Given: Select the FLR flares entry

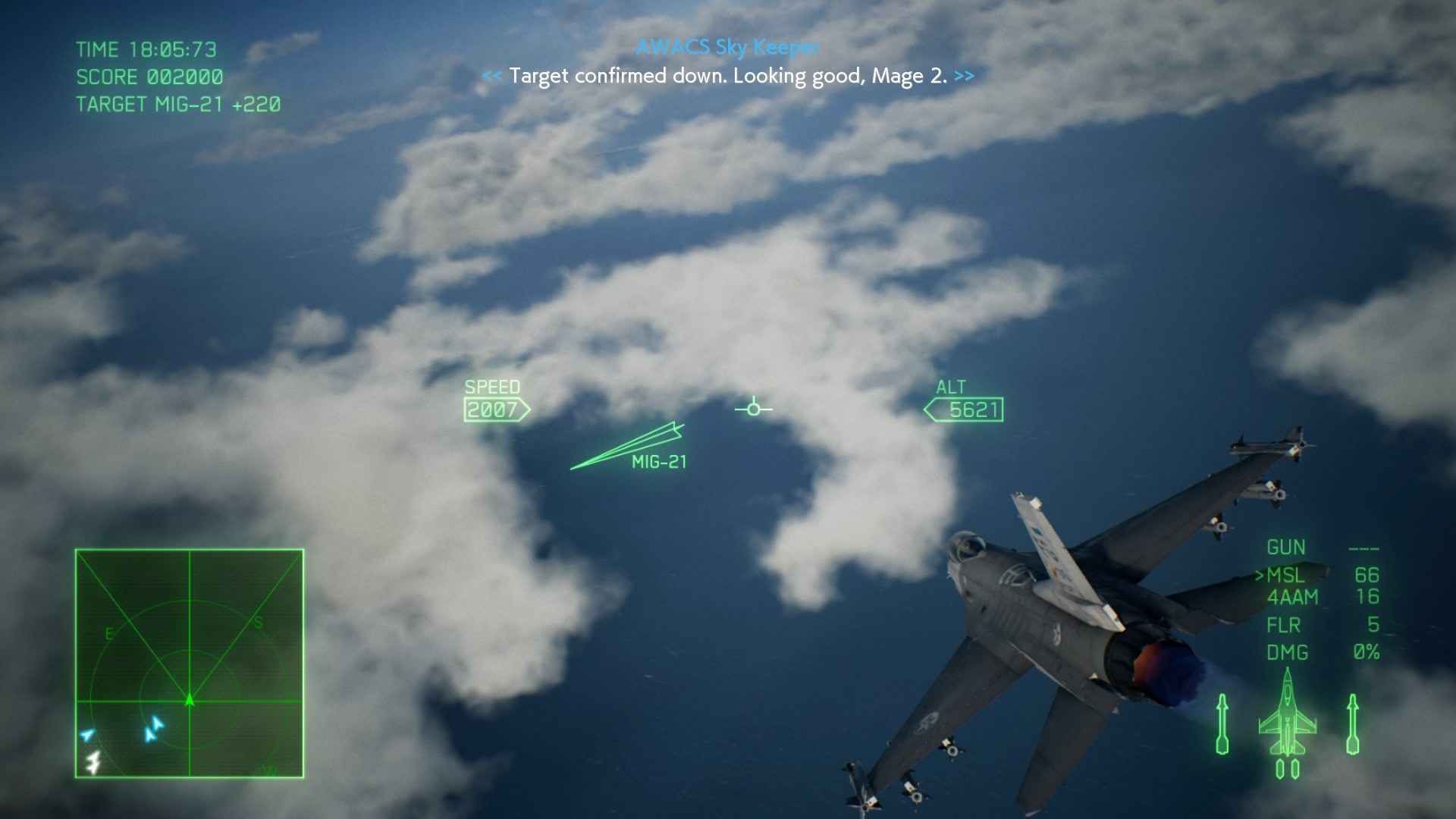Looking at the screenshot, I should pyautogui.click(x=1284, y=626).
